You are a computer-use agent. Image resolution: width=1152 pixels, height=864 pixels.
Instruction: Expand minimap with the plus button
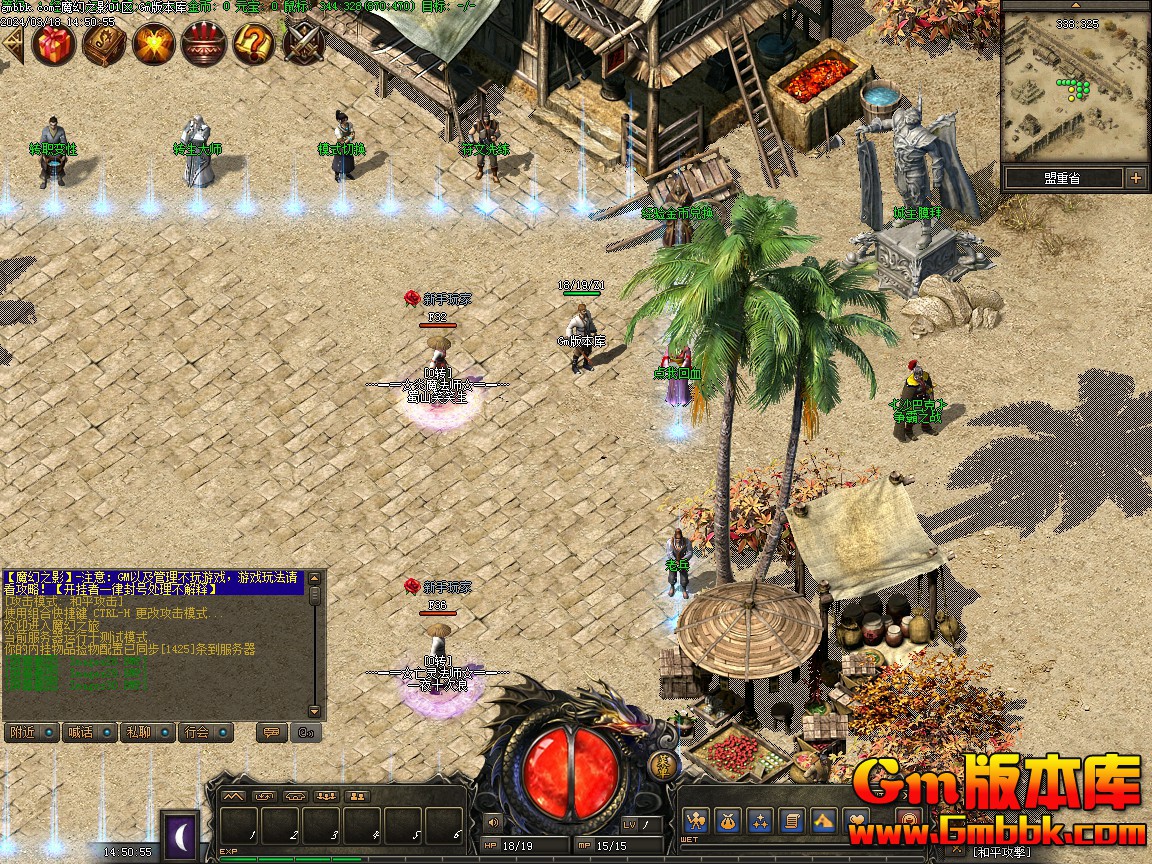(x=1136, y=178)
